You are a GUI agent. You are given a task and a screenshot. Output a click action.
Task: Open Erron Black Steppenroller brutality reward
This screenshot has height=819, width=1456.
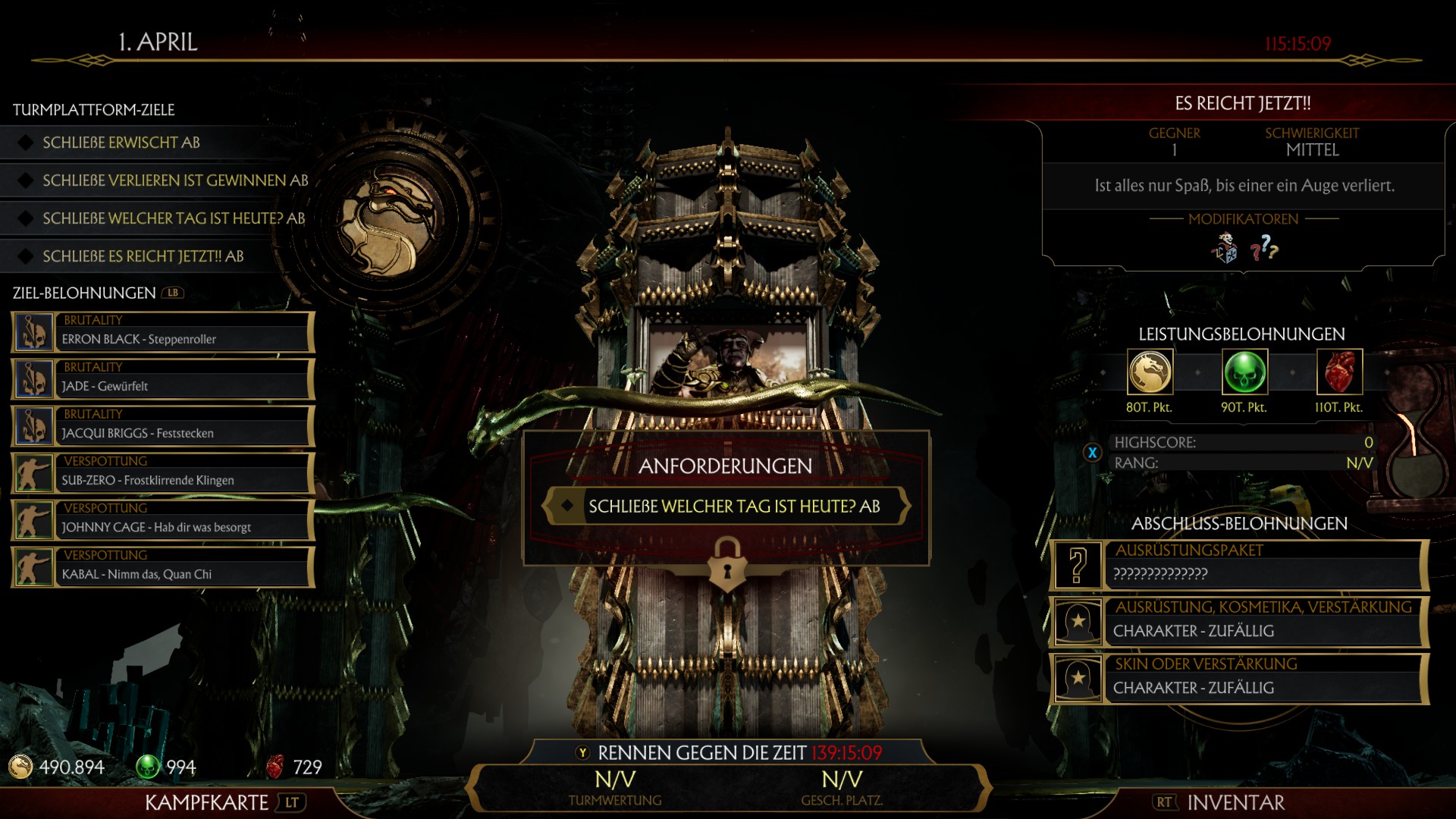(163, 333)
